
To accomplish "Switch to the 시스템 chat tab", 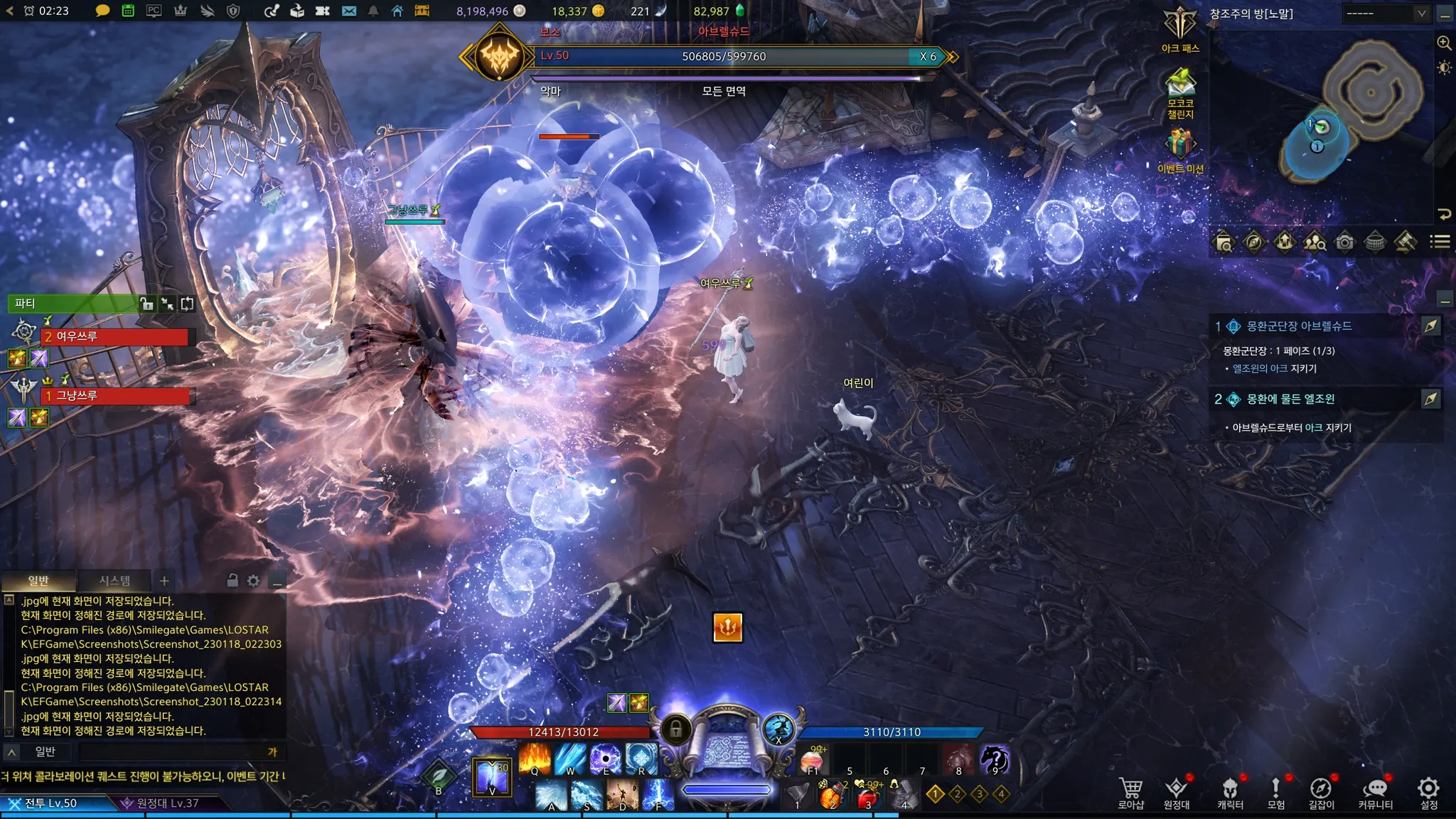I will pos(114,581).
